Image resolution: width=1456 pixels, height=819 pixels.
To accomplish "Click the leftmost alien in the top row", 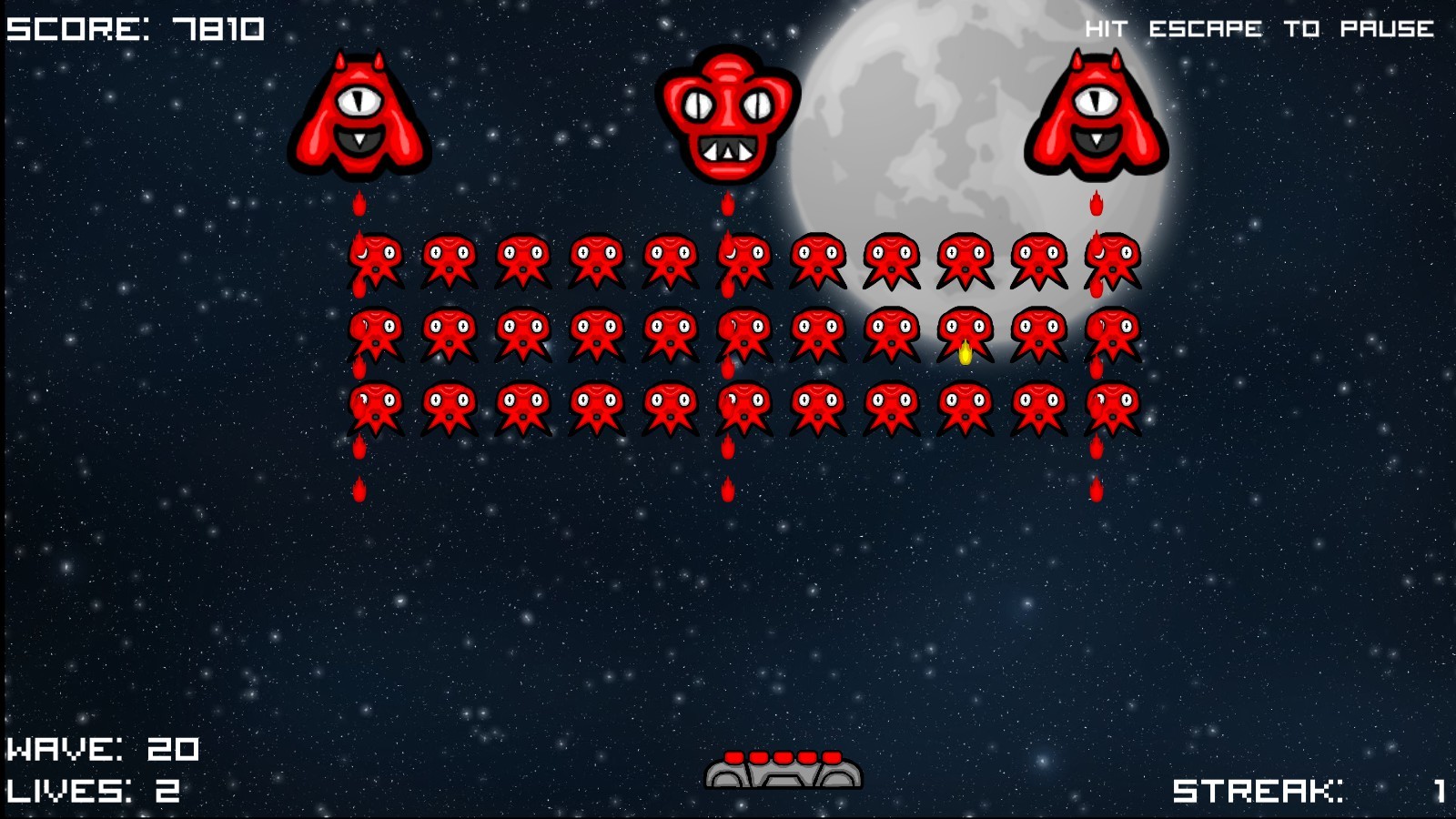I will 377,258.
